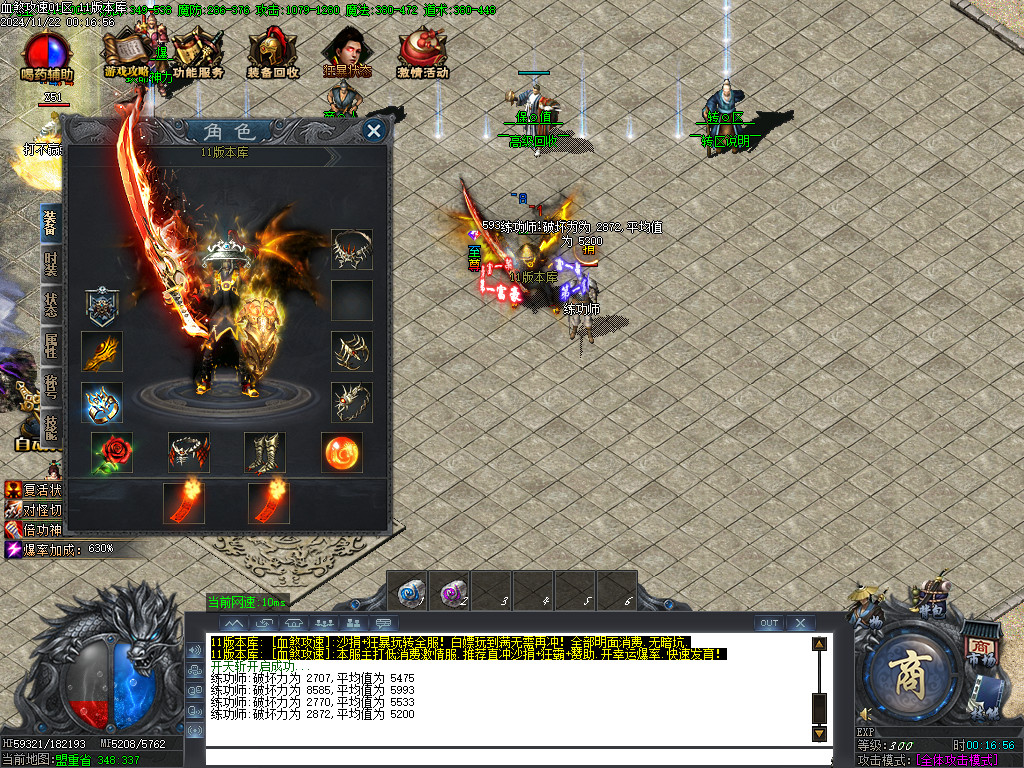Switch to the 时装 fashion tab

[51, 265]
